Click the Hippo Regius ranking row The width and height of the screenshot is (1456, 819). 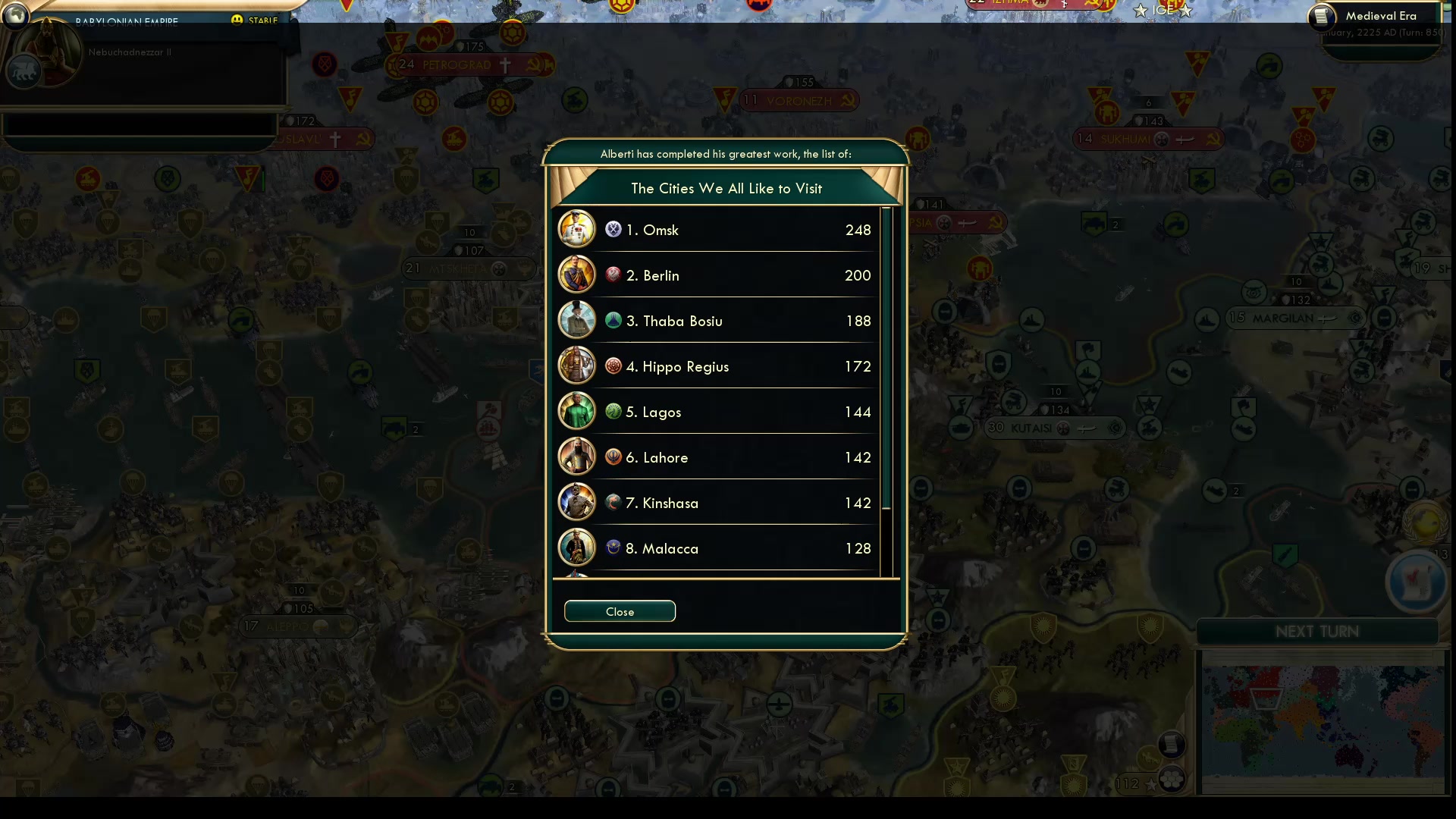click(717, 366)
